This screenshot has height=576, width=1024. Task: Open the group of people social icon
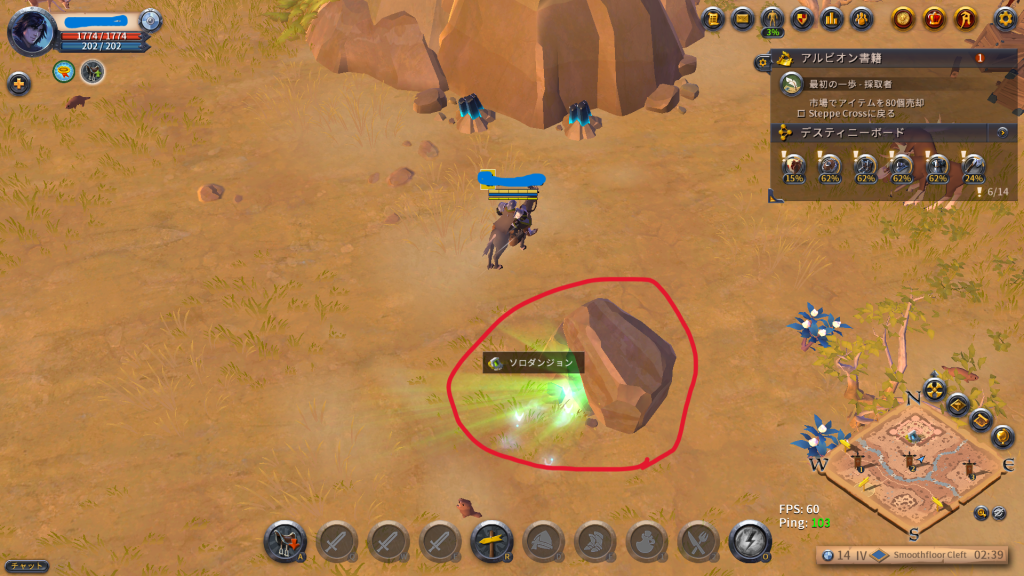pyautogui.click(x=860, y=18)
